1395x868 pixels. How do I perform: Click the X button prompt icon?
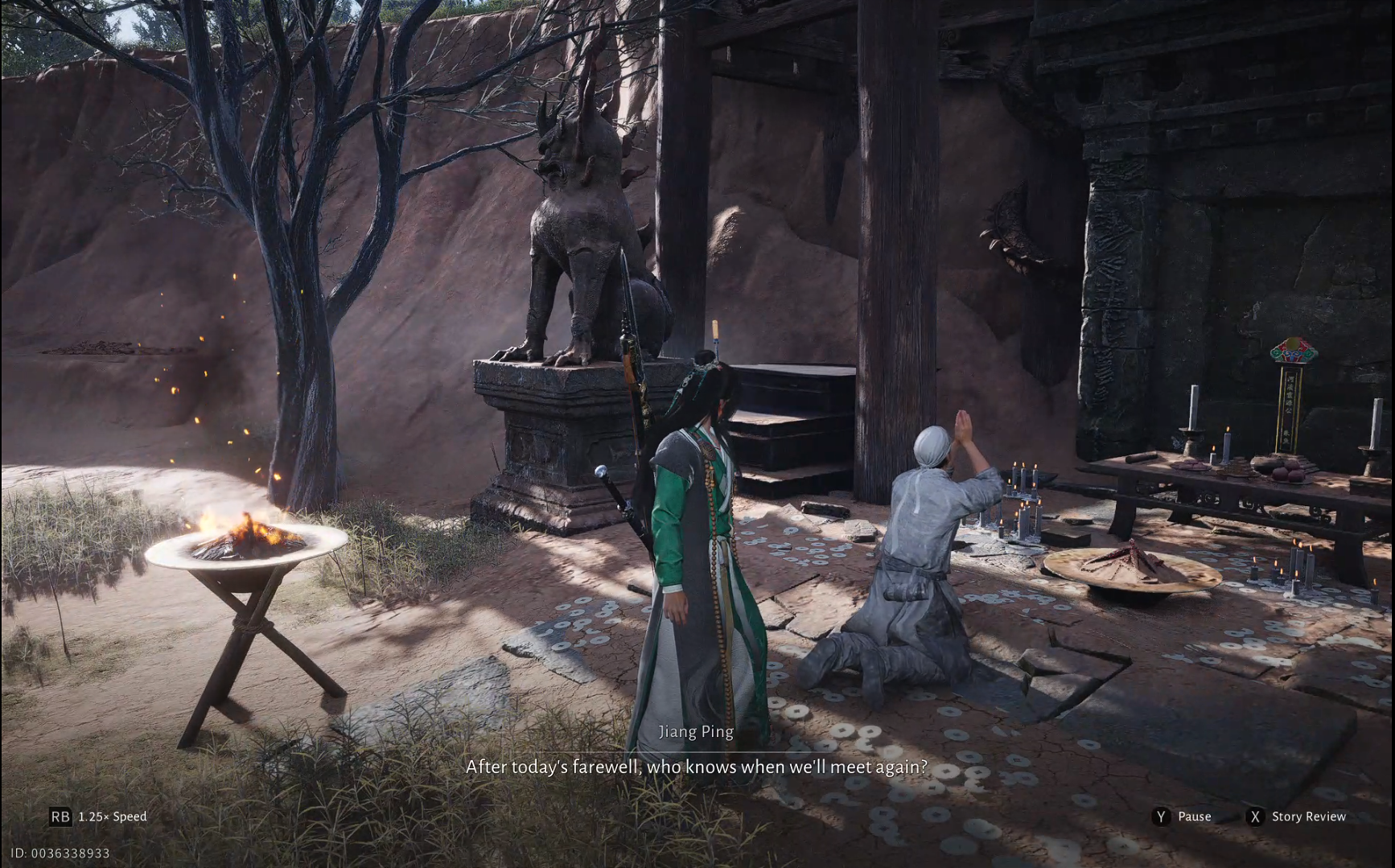click(1256, 817)
